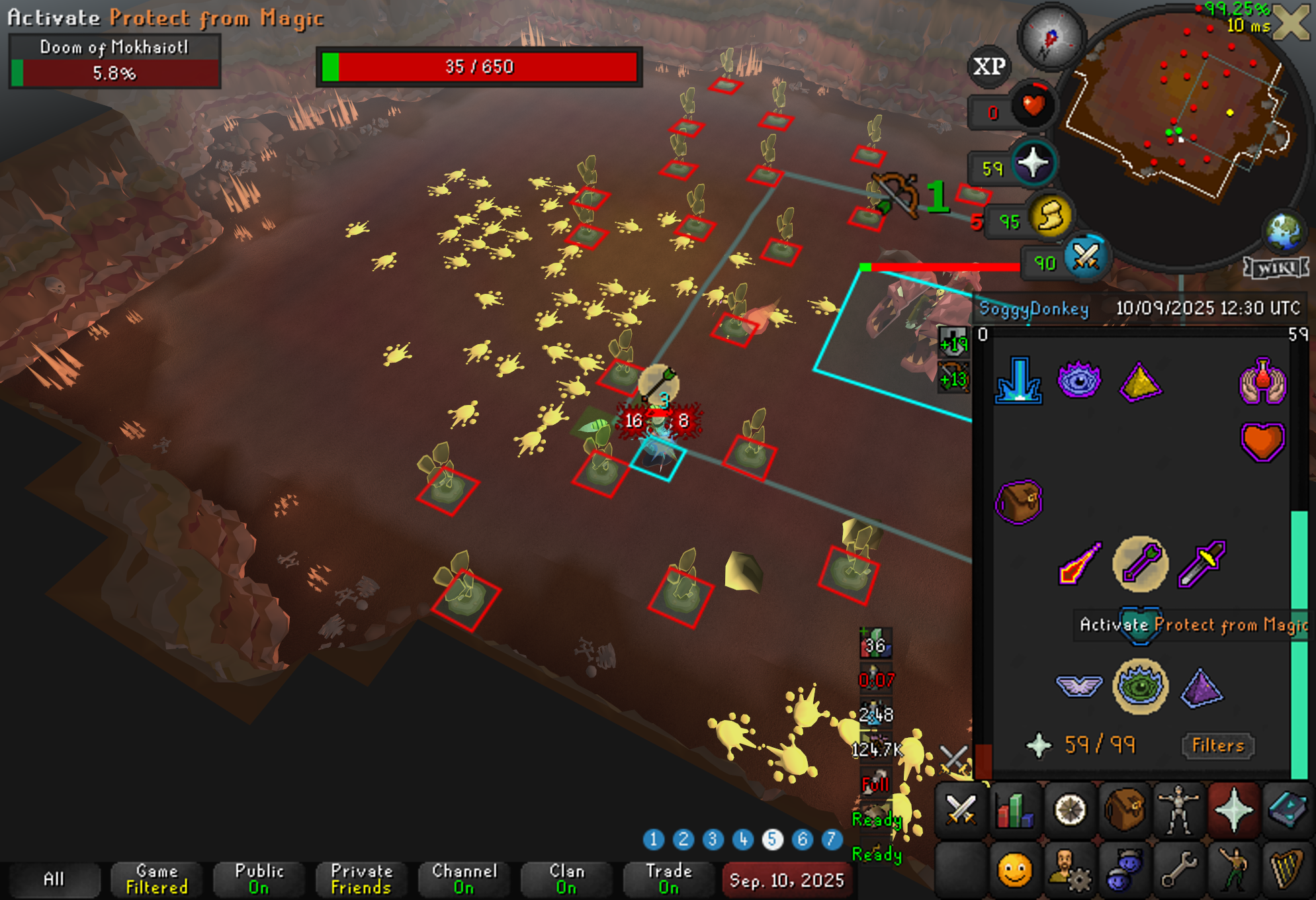Open the Spellbook tab
The image size is (1316, 900).
point(1288,810)
